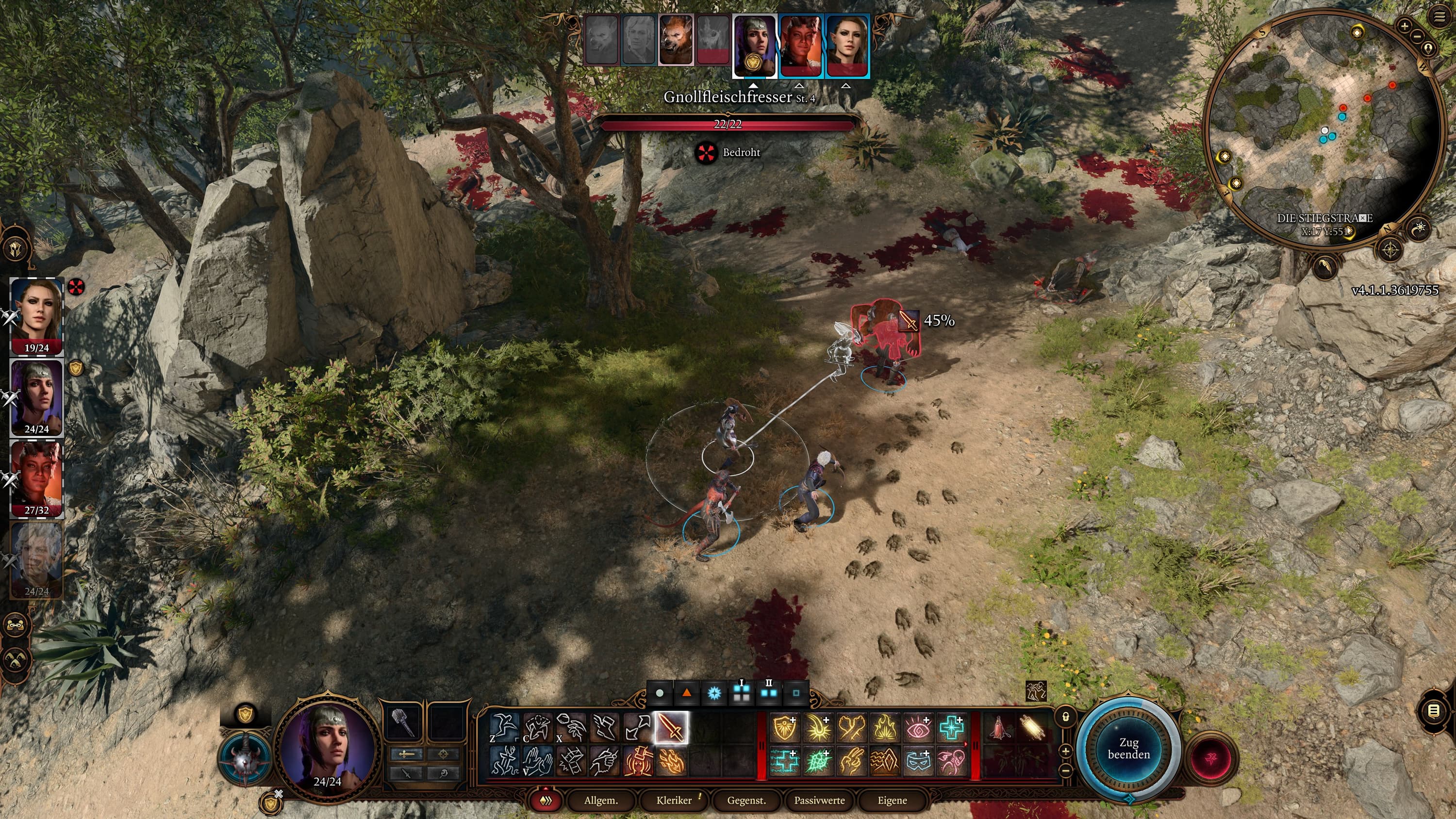Viewport: 1456px width, 819px height.
Task: Open the main menu hamburger button
Action: click(x=1439, y=17)
